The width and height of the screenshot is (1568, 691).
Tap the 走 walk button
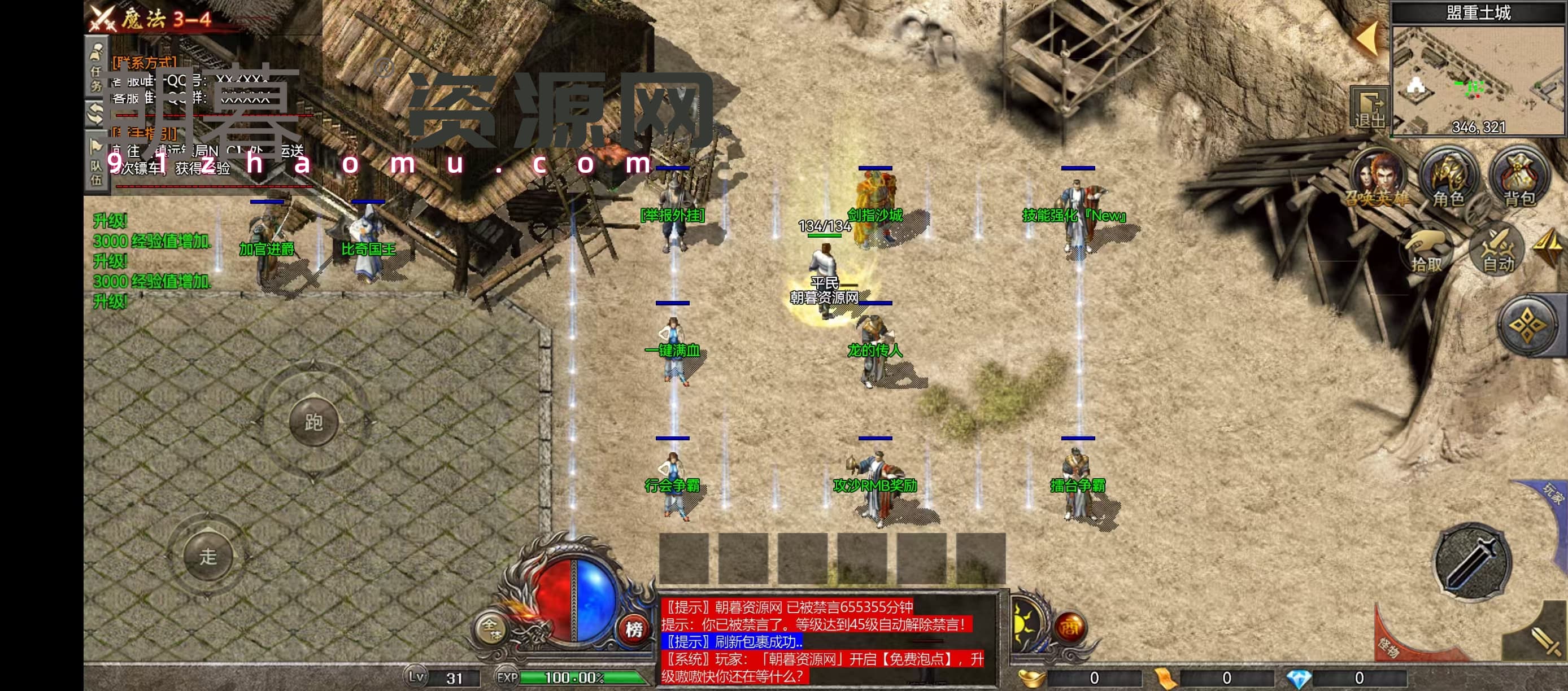tap(208, 556)
